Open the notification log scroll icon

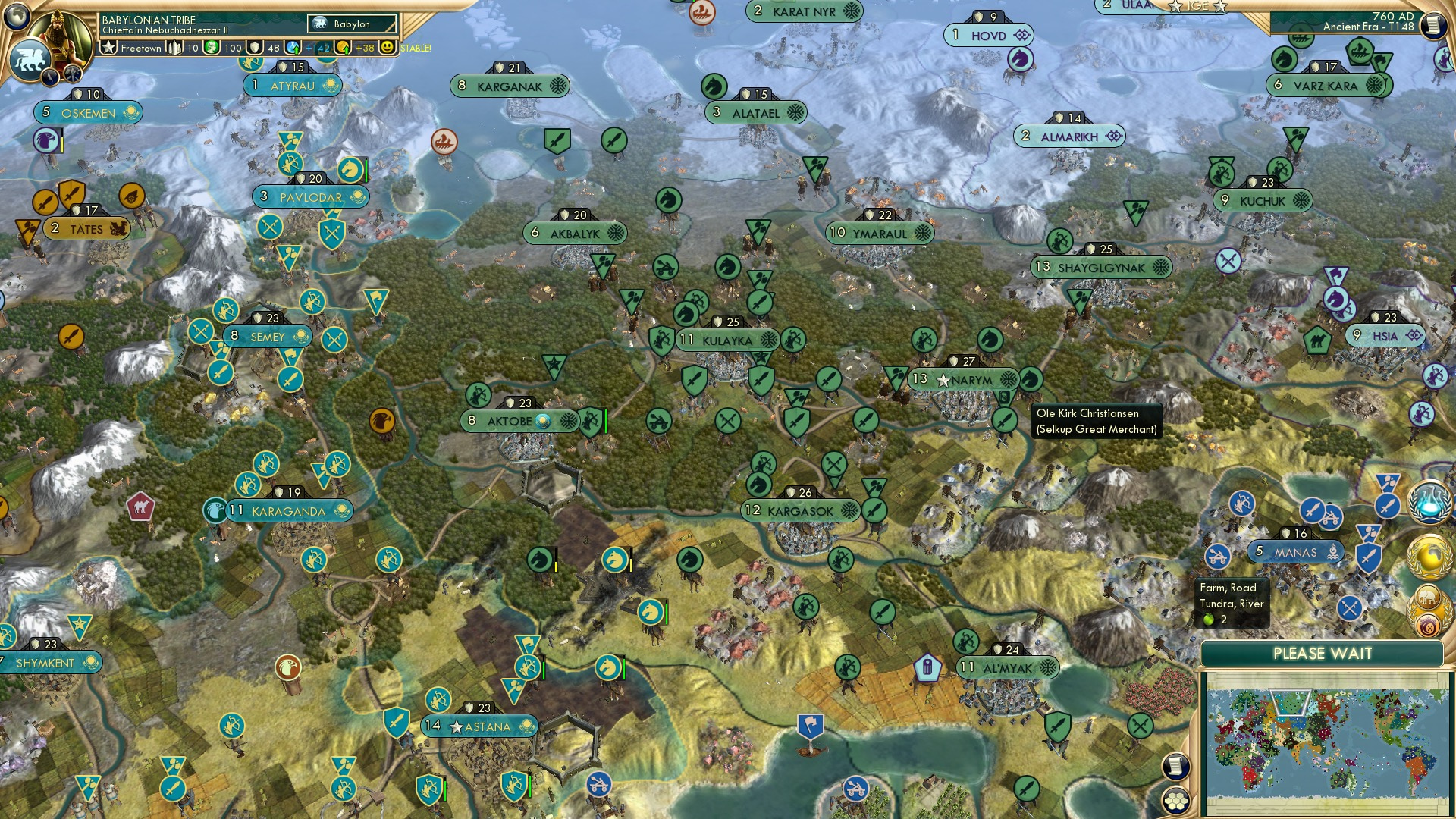pos(1176,767)
